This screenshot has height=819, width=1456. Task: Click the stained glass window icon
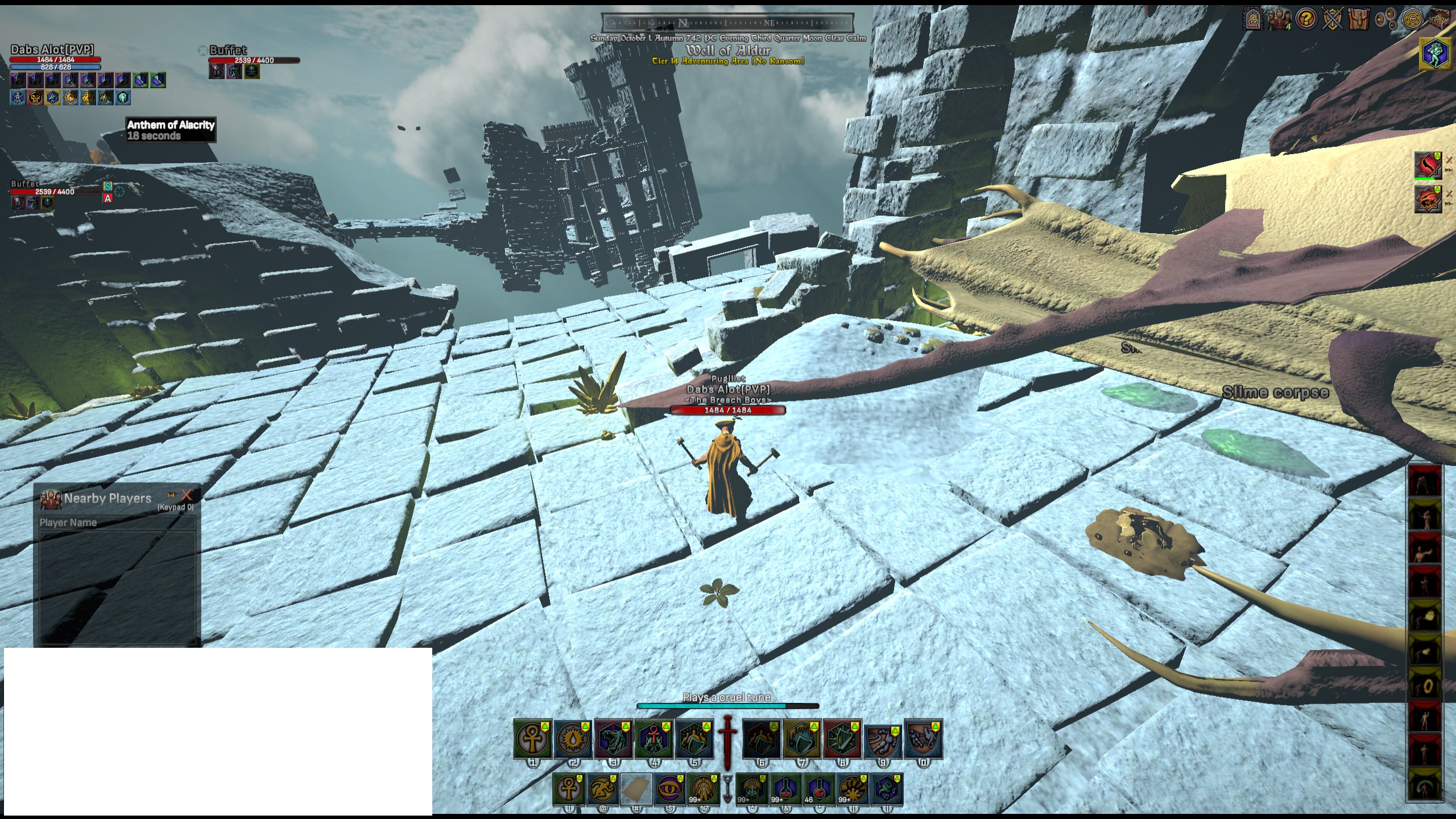click(x=1253, y=20)
